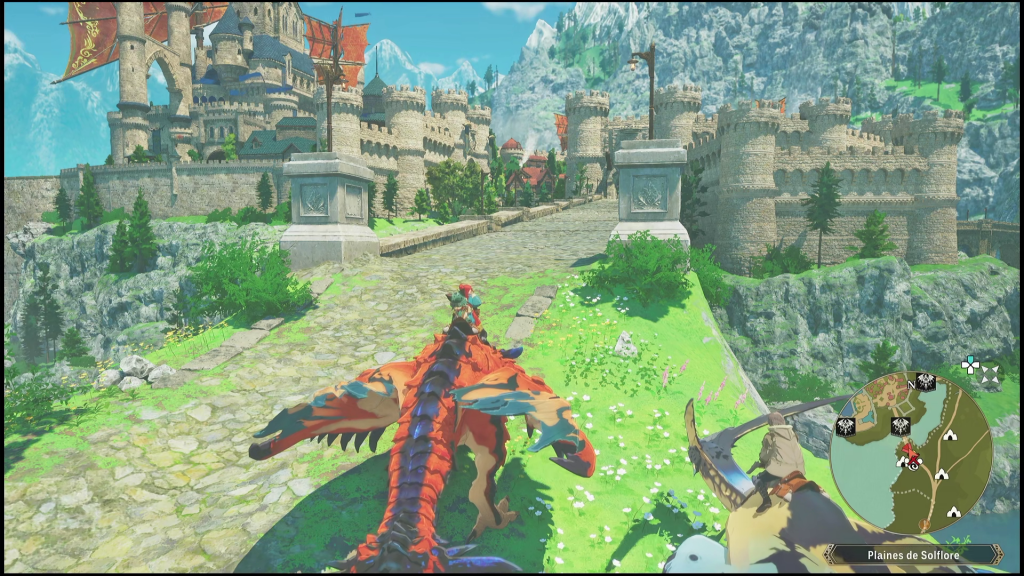Select the emblem marker beside the north indicator

927,381
